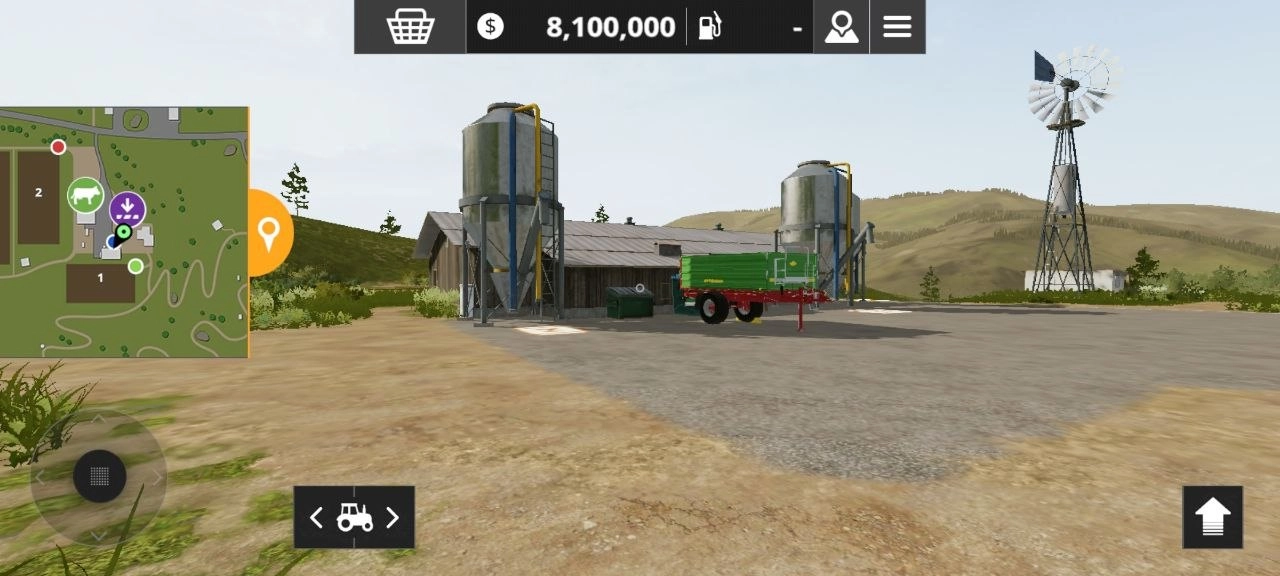1280x576 pixels.
Task: Open the hamburger main menu
Action: 897,27
